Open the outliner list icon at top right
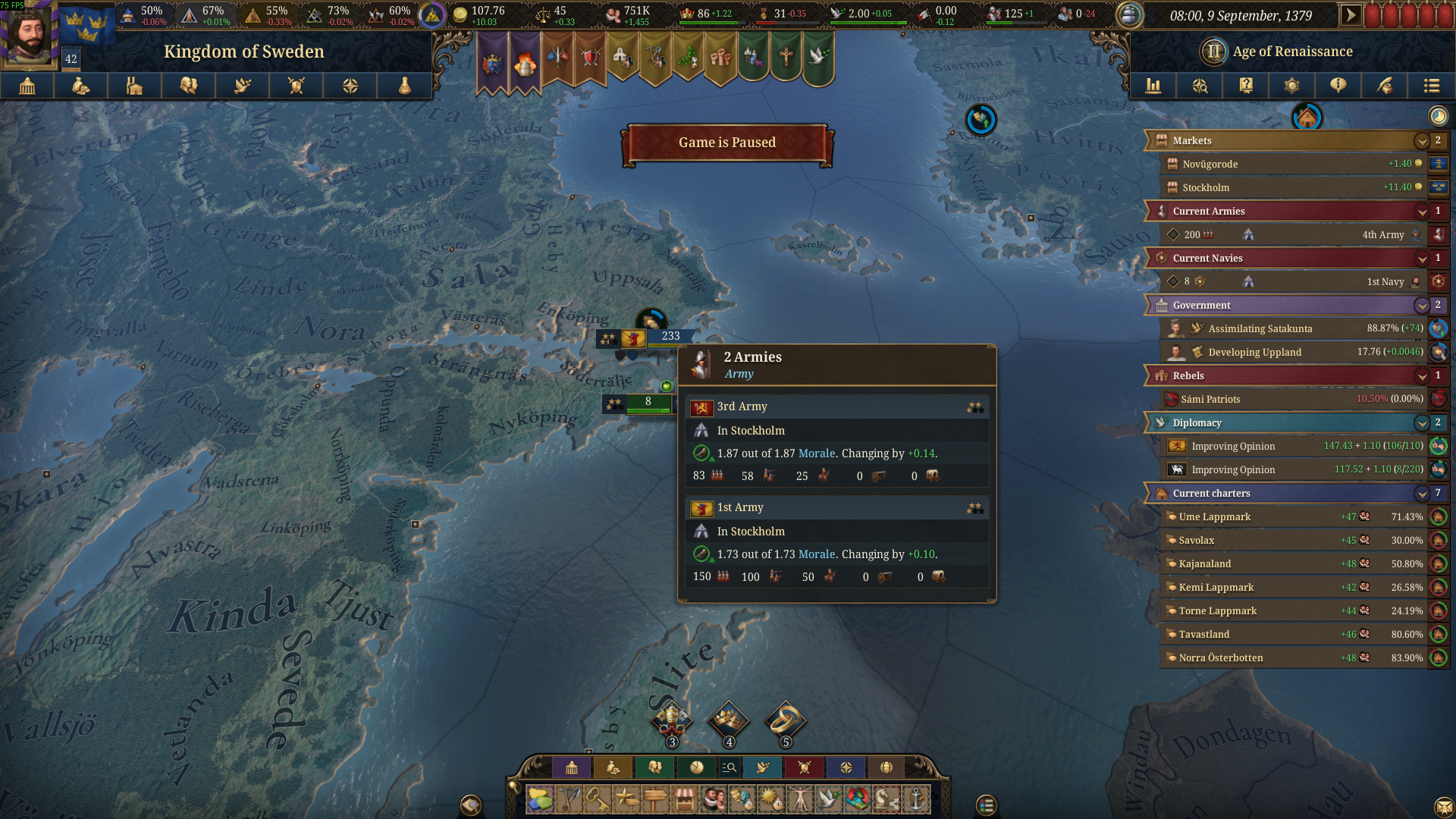 tap(1432, 86)
